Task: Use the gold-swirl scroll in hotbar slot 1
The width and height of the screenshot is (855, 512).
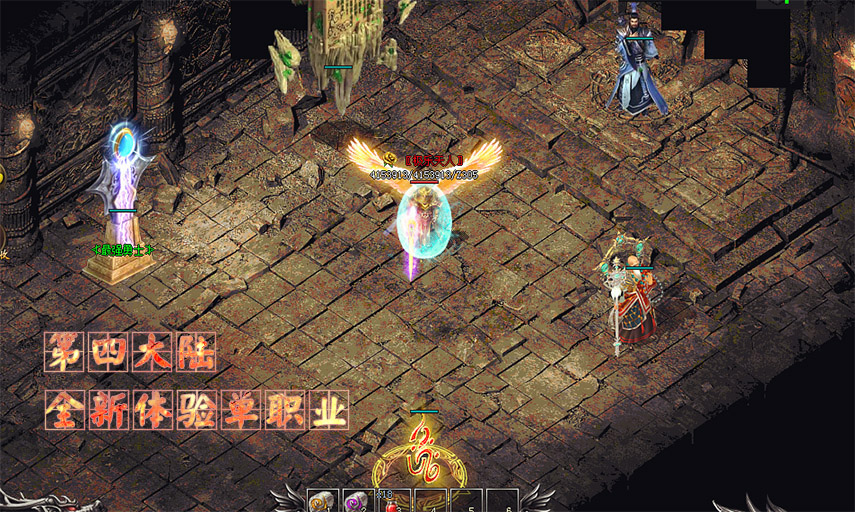Action: pyautogui.click(x=323, y=502)
